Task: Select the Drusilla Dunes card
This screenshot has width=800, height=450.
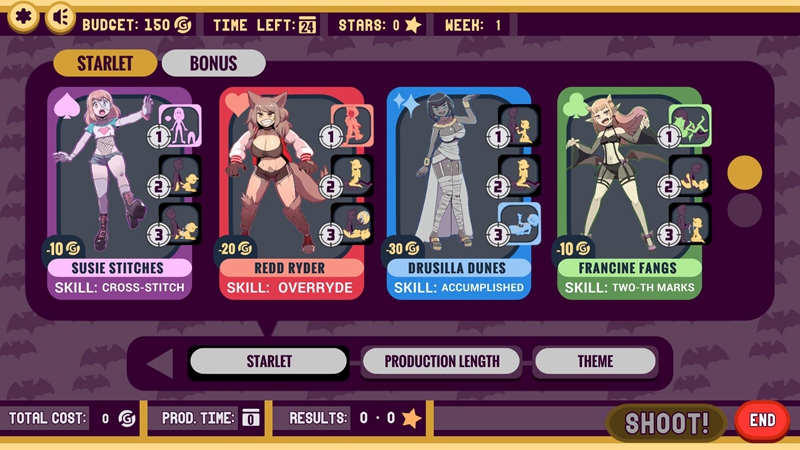Action: (459, 192)
